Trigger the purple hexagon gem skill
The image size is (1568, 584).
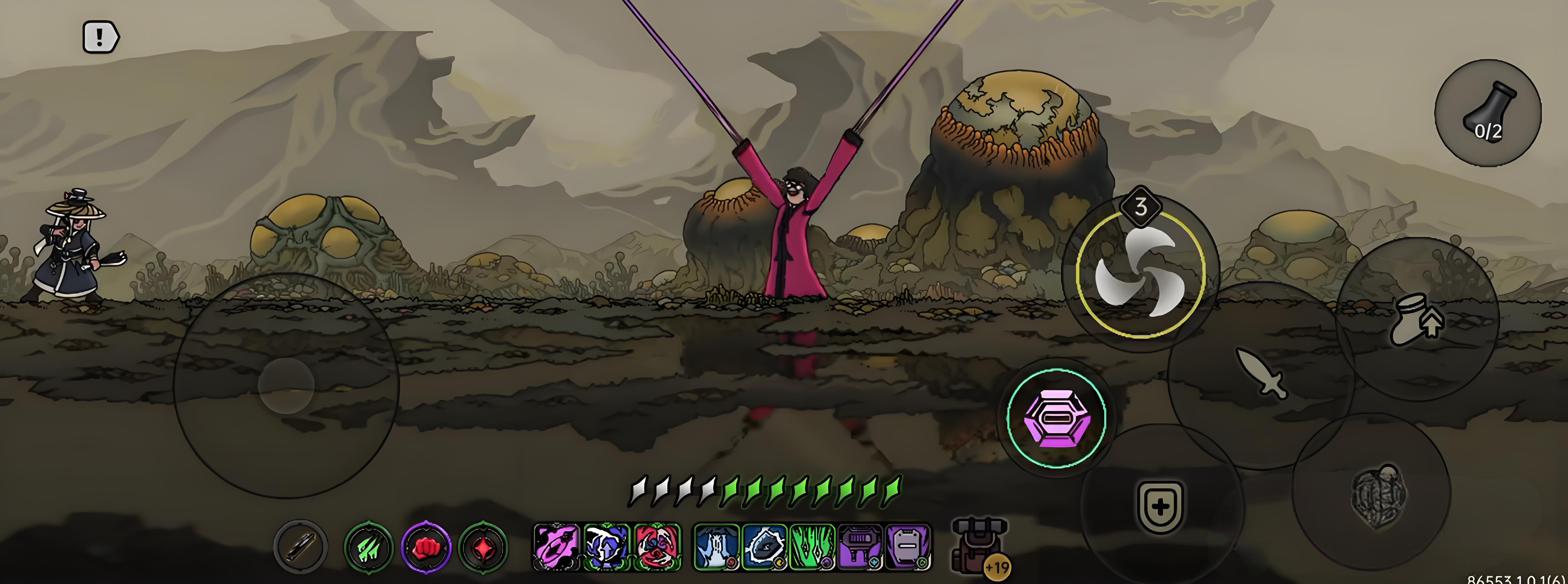[1056, 417]
